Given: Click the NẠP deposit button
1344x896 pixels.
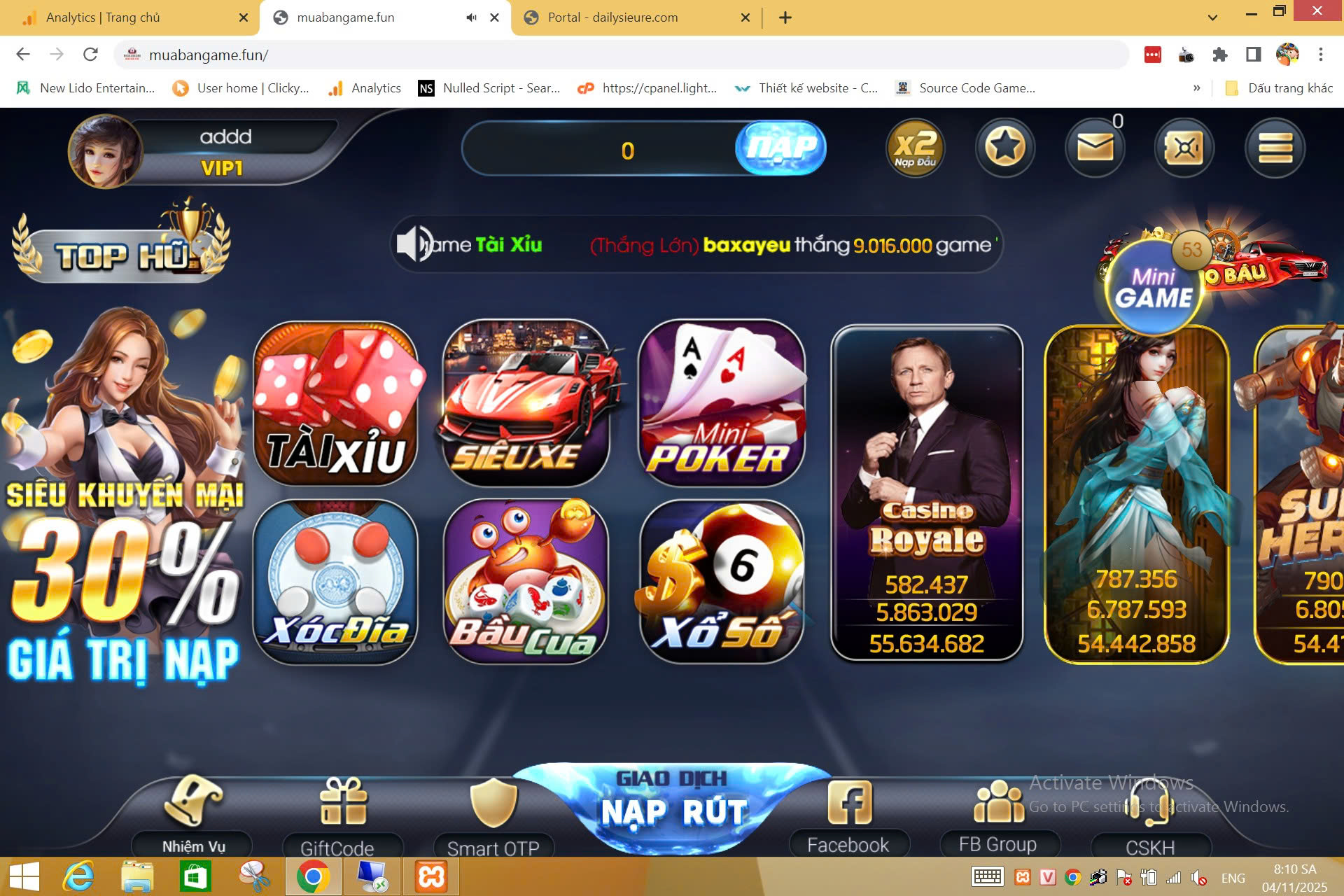Looking at the screenshot, I should point(779,147).
